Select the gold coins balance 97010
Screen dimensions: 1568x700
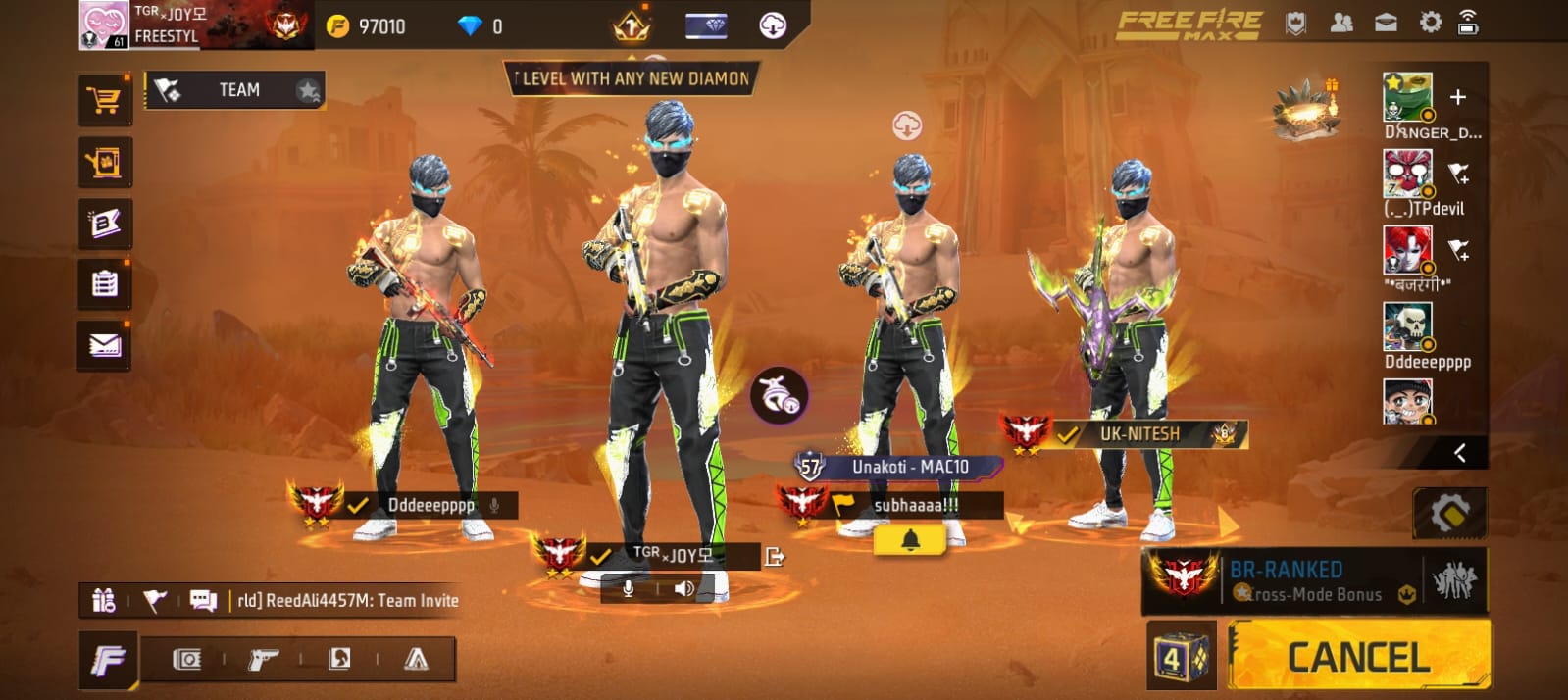pyautogui.click(x=368, y=26)
